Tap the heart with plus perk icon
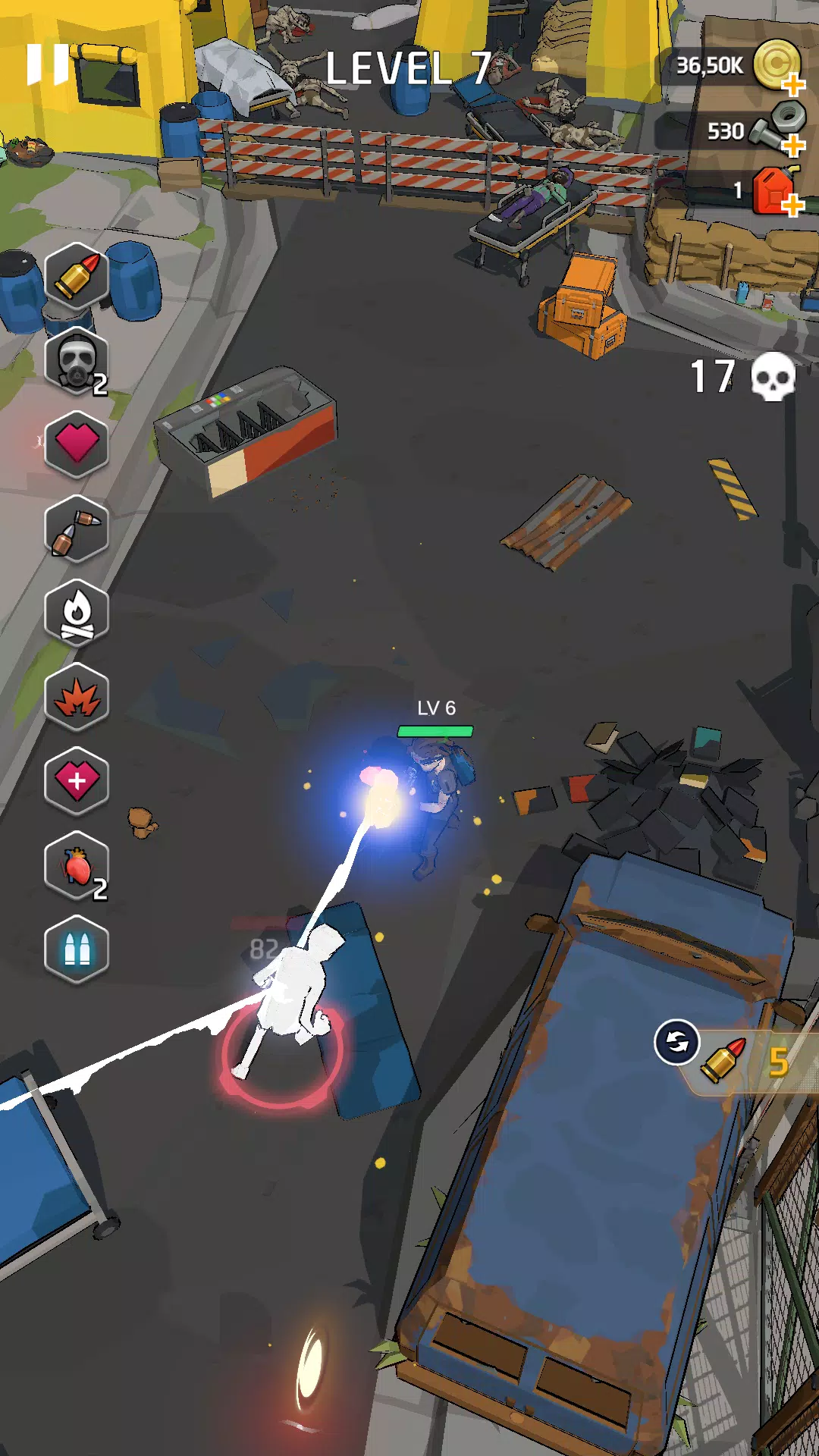The width and height of the screenshot is (819, 1456). (77, 781)
